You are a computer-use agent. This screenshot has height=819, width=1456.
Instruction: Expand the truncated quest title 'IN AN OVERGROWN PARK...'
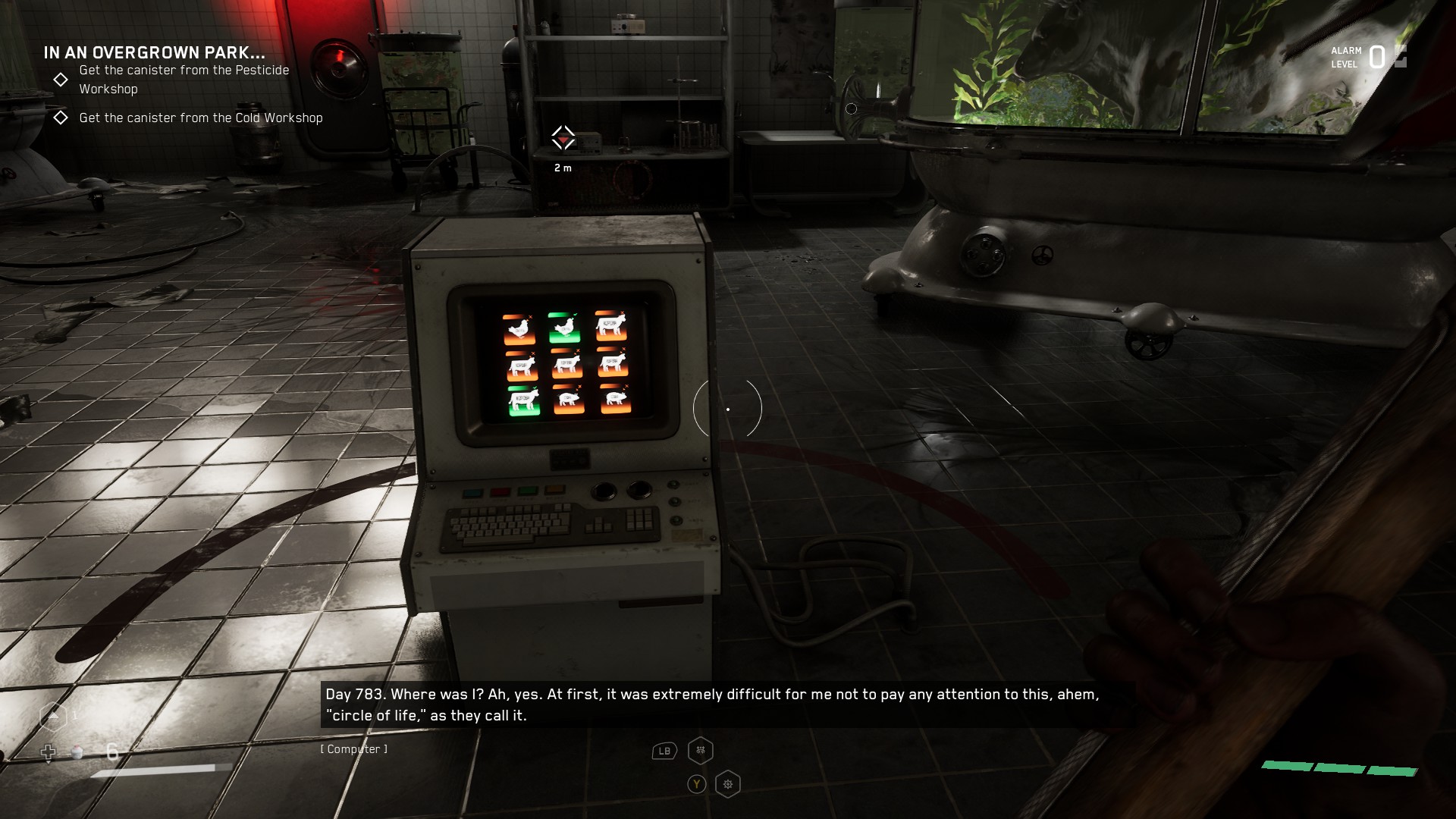click(153, 54)
